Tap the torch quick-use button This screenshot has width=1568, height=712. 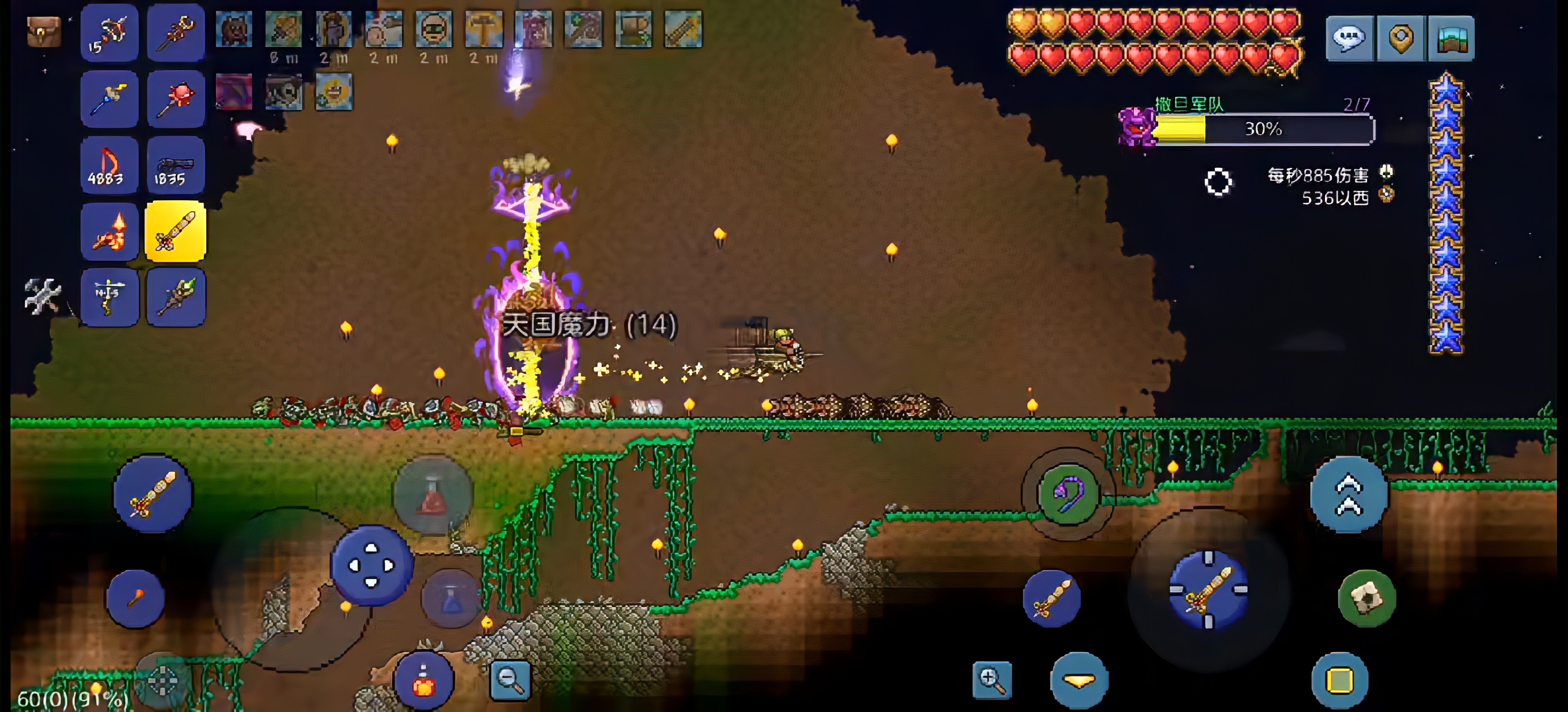coord(135,599)
